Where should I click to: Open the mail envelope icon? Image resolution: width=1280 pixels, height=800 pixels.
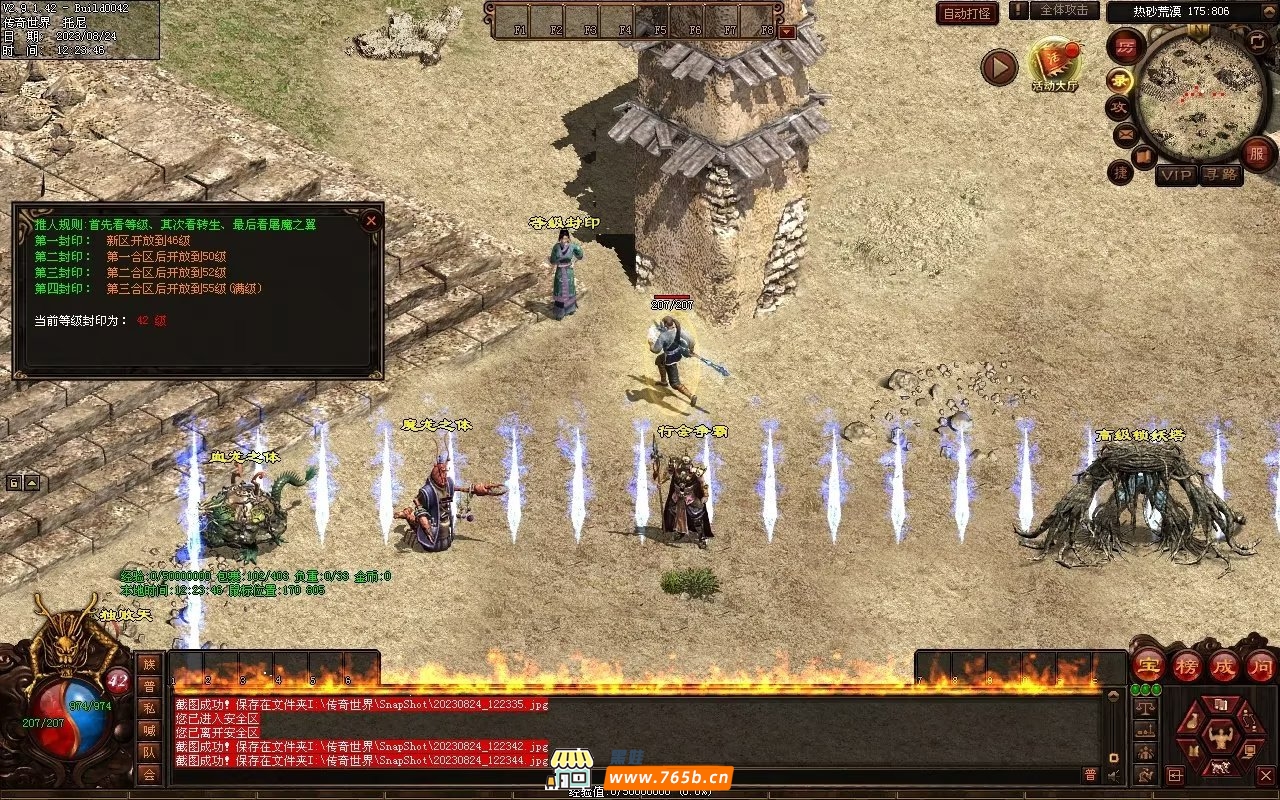tap(1125, 133)
